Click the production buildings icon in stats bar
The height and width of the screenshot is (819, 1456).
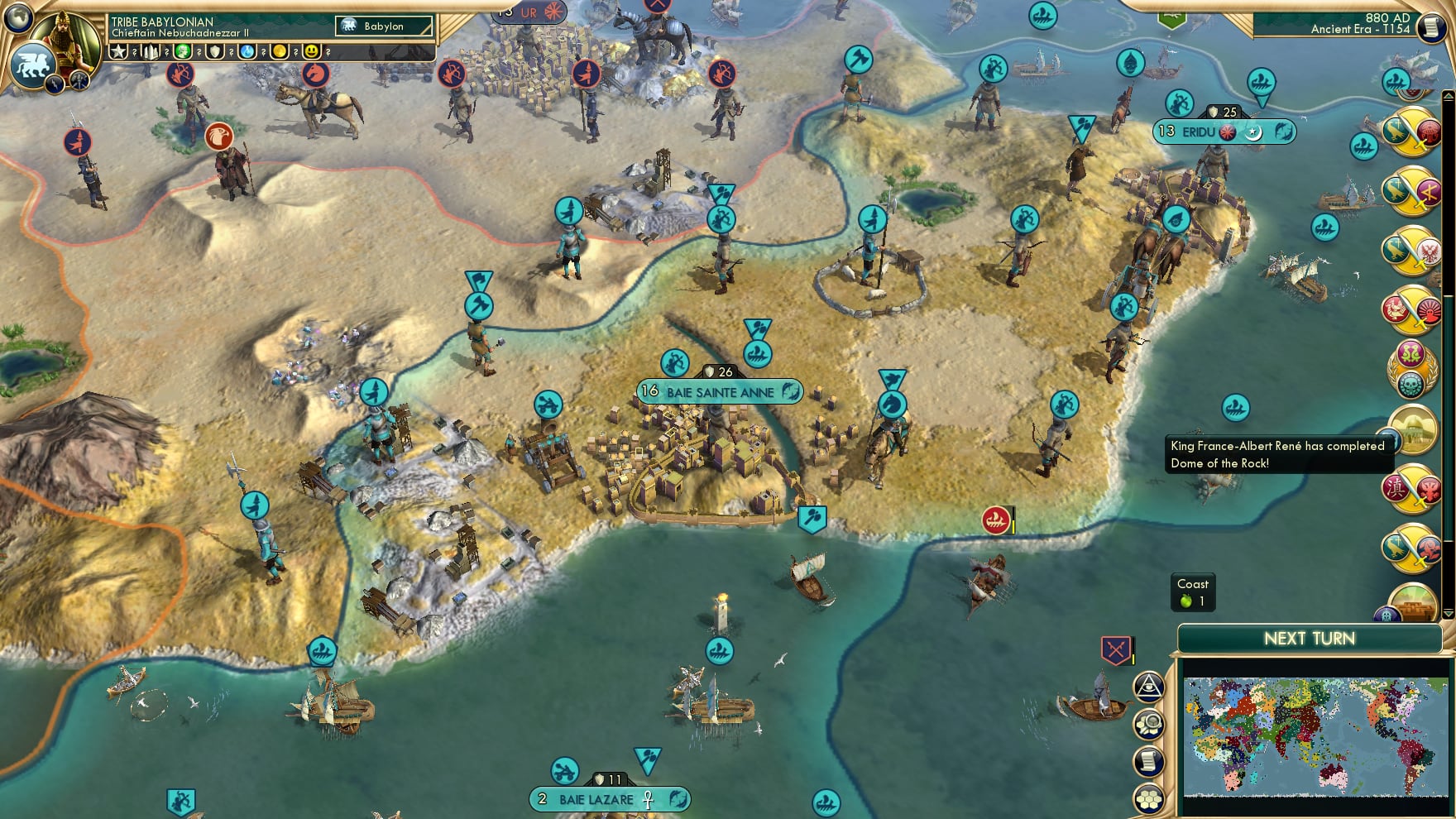point(151,51)
